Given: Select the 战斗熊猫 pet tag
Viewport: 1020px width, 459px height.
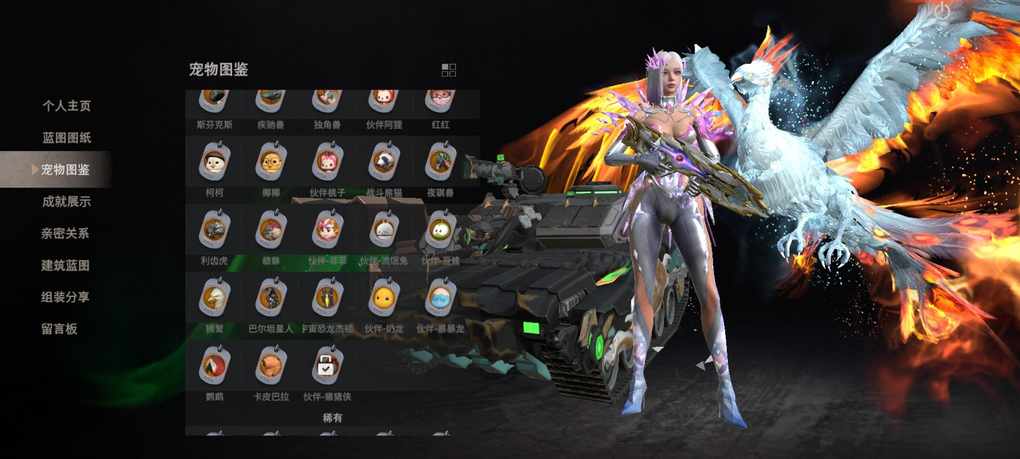Looking at the screenshot, I should pos(383,161).
